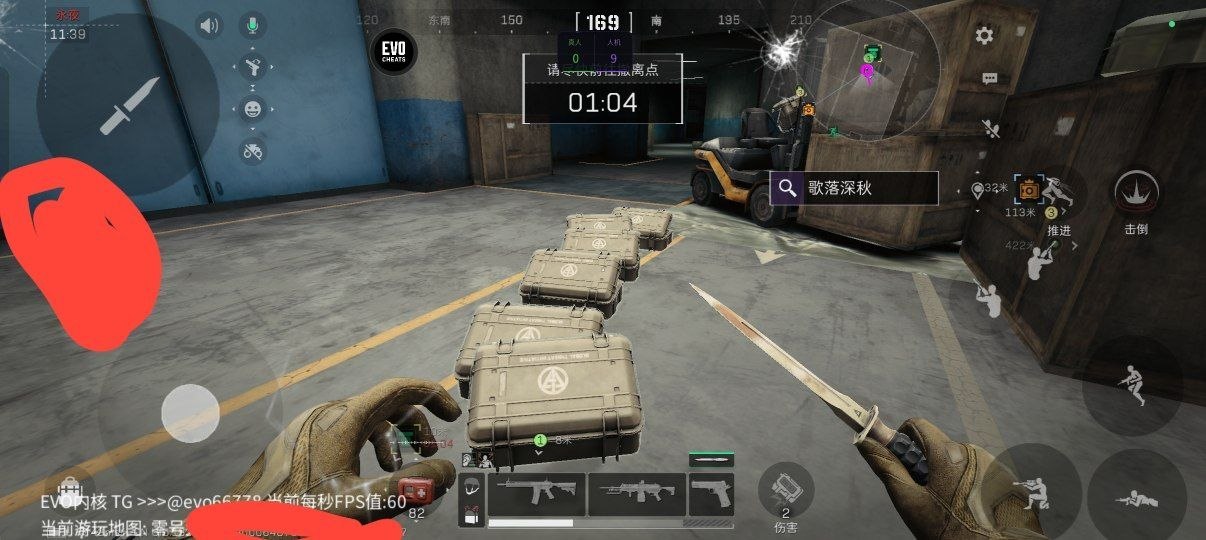Tap the knife melee attack button
The image size is (1206, 540).
coord(128,104)
